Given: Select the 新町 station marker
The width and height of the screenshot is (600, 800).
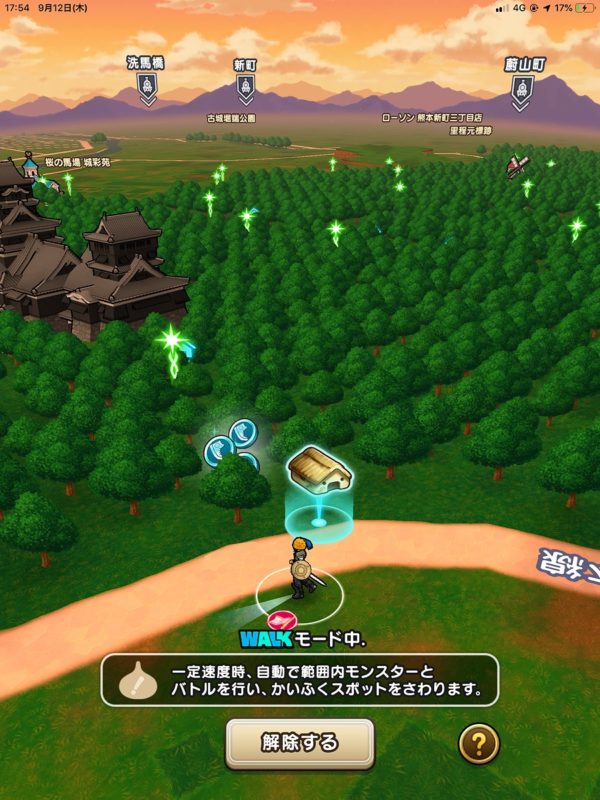Looking at the screenshot, I should pos(246,88).
